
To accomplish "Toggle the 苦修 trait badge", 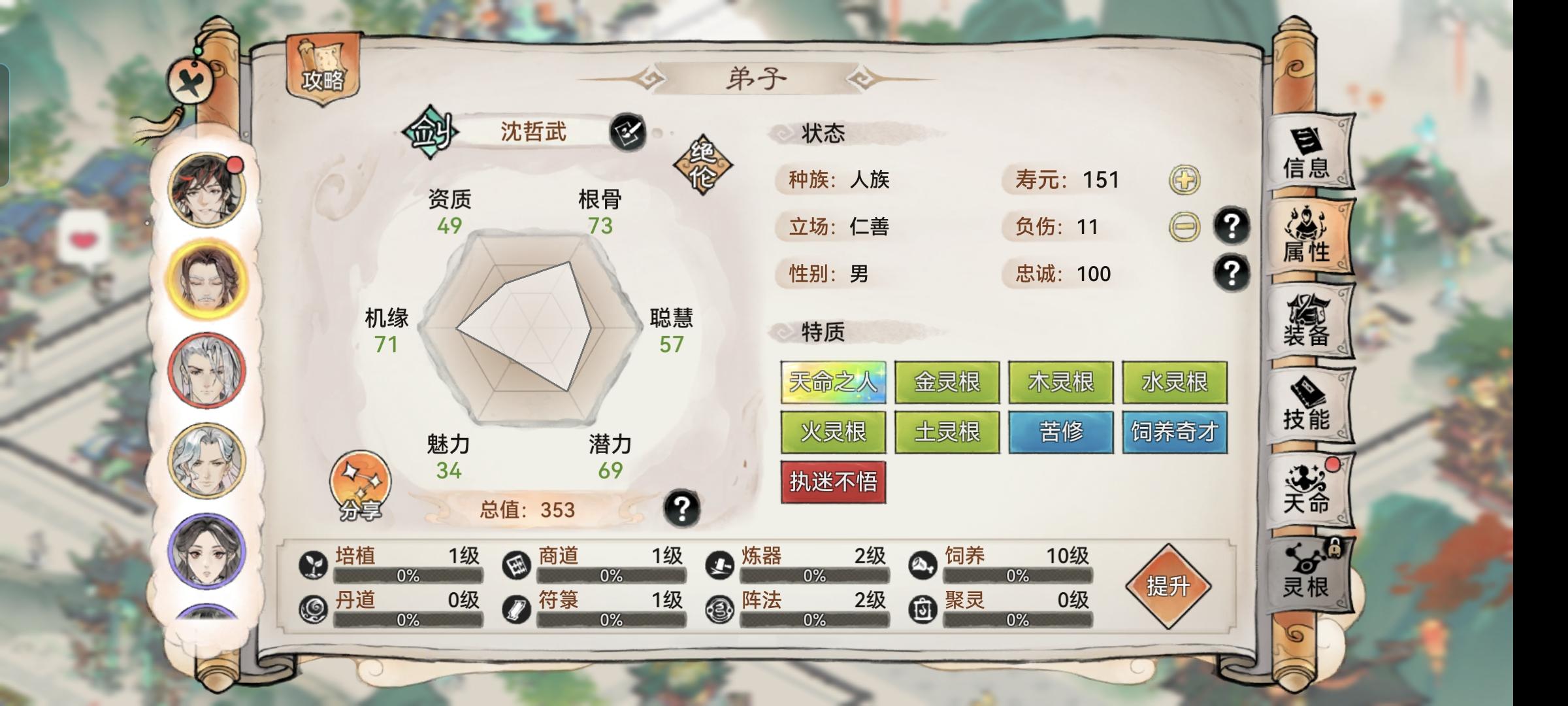I will [1060, 431].
